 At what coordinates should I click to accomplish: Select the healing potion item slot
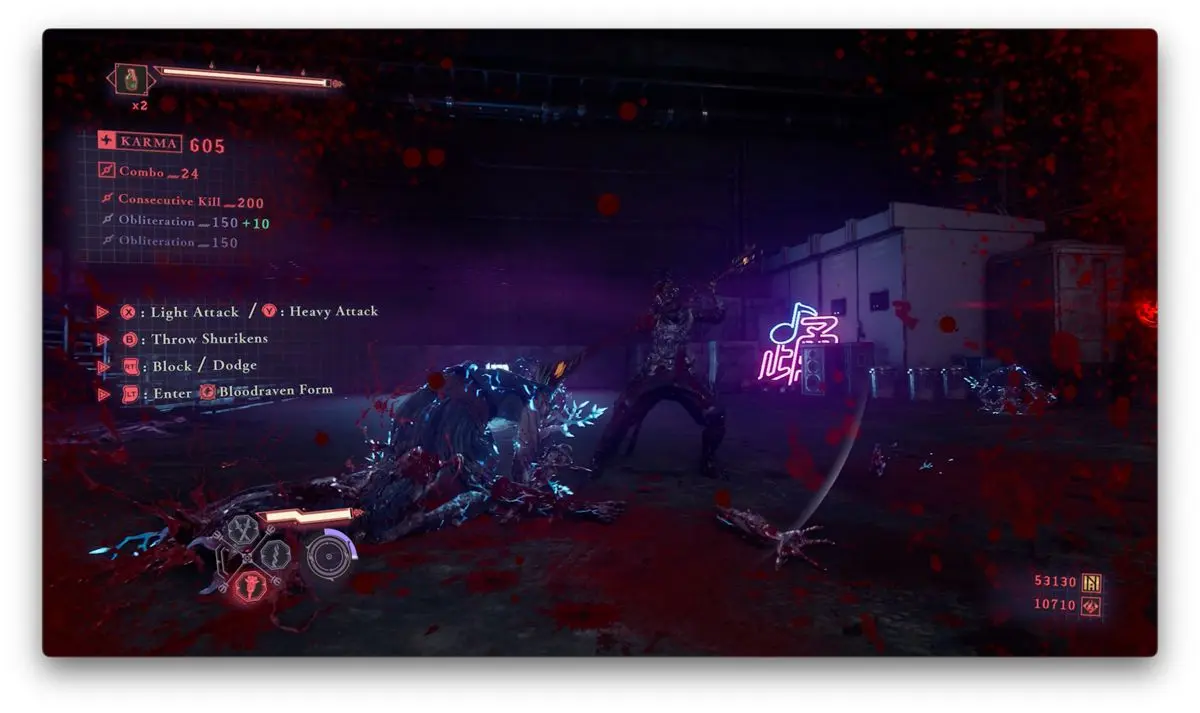tap(132, 79)
